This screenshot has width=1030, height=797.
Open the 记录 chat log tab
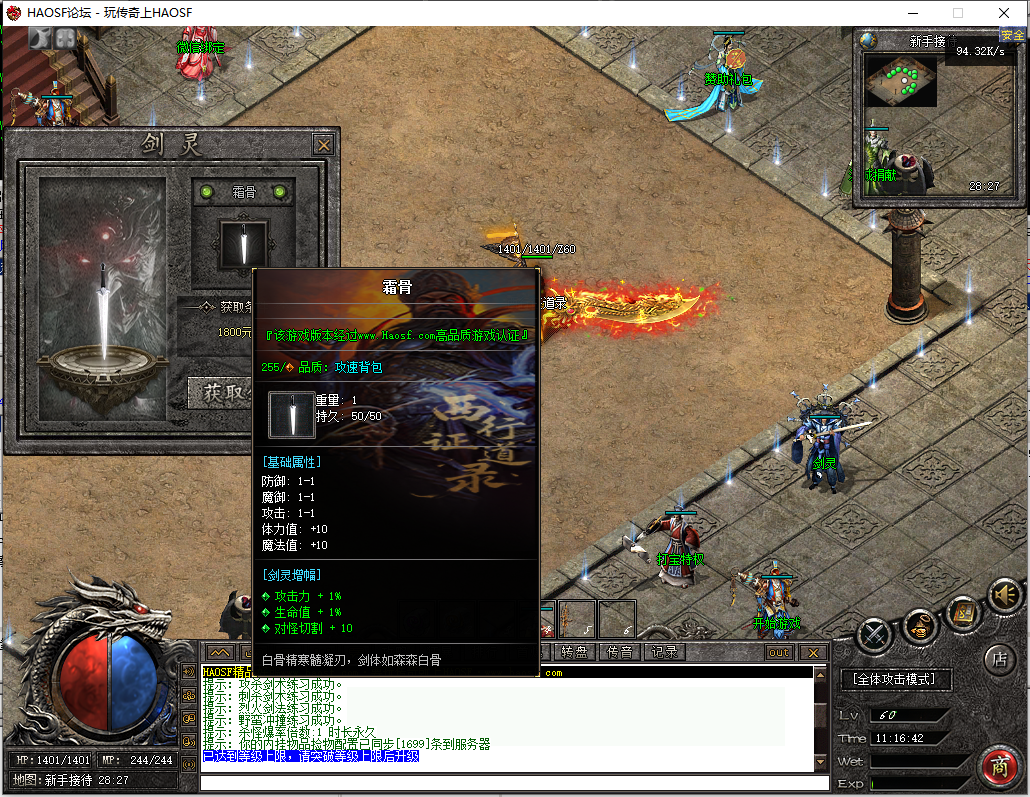click(664, 652)
